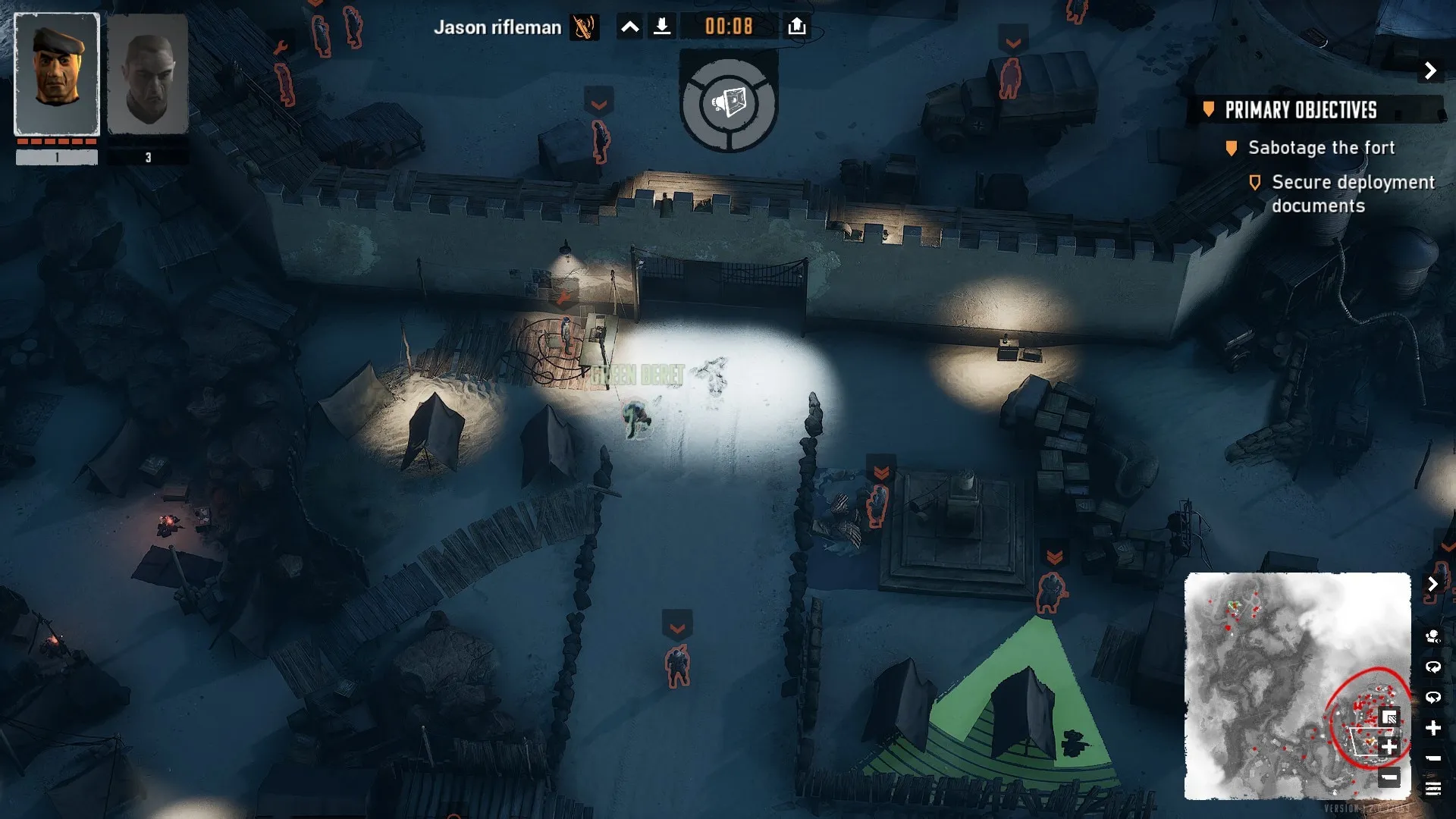The height and width of the screenshot is (819, 1456).
Task: Activate the megaphone ability in the circular wheel
Action: pyautogui.click(x=729, y=102)
